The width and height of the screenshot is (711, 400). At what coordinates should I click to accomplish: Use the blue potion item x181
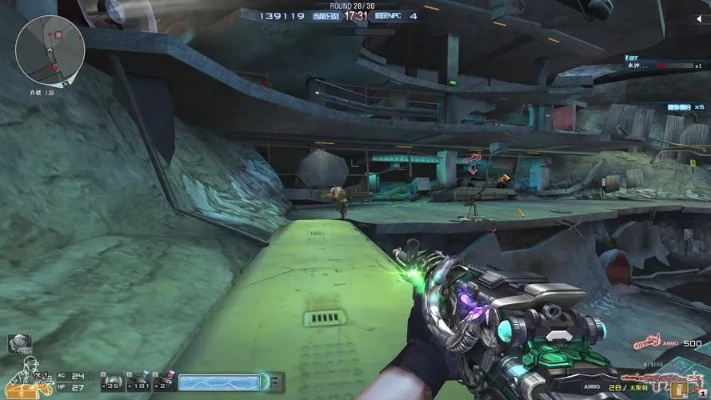click(139, 381)
